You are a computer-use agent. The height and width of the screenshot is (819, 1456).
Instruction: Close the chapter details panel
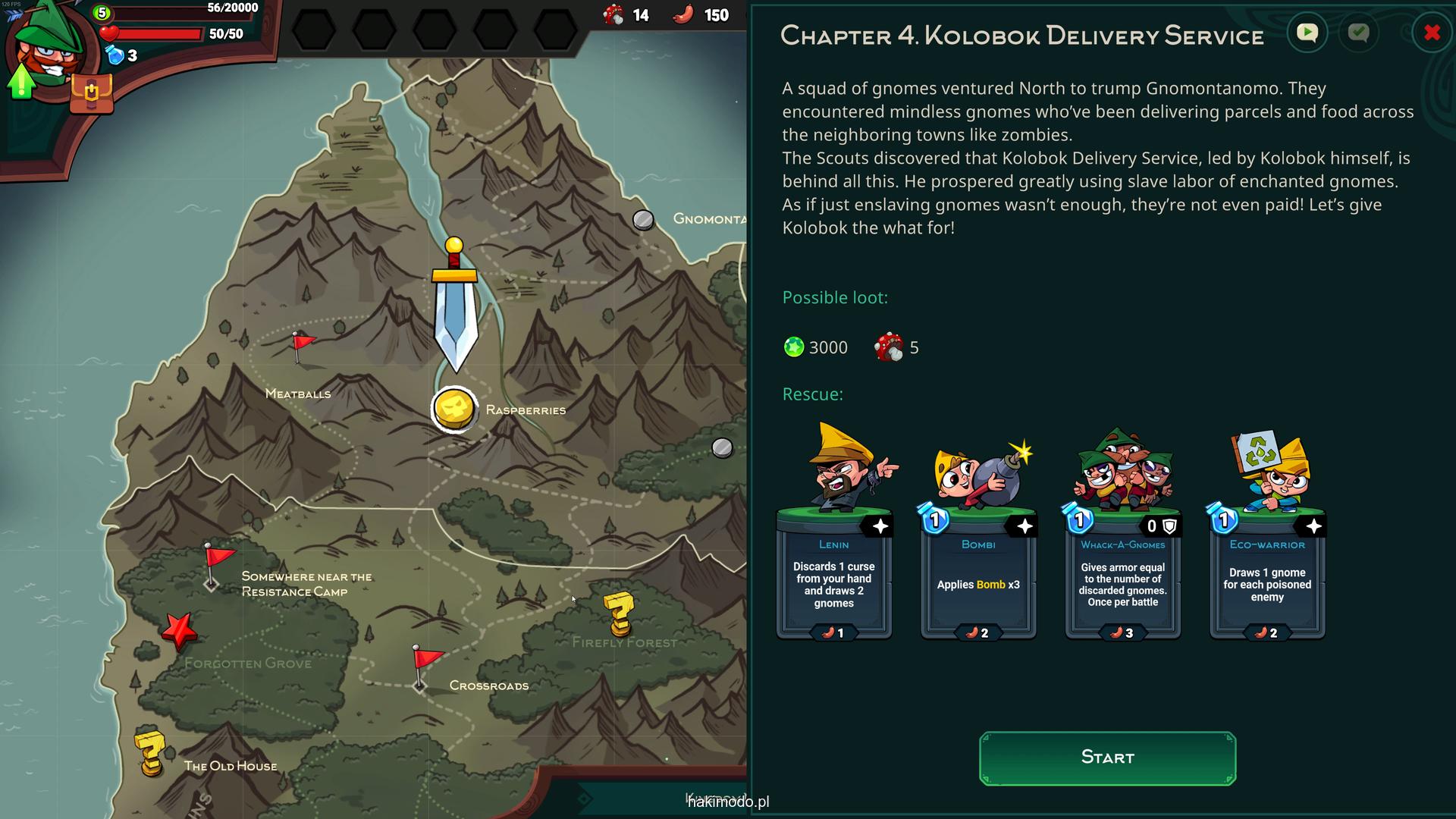pos(1432,33)
